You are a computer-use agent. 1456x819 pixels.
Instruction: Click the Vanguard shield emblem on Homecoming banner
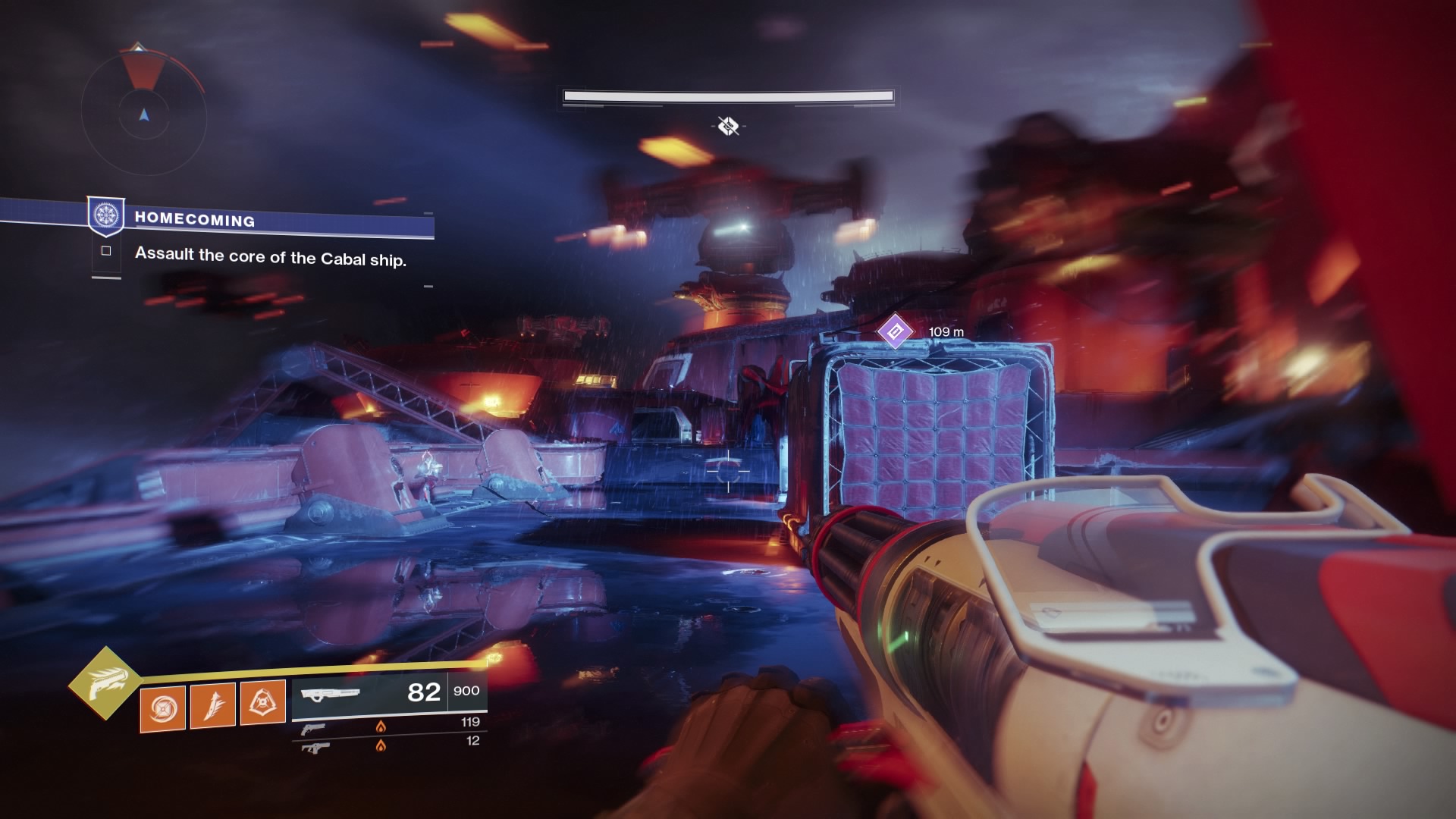pyautogui.click(x=107, y=215)
